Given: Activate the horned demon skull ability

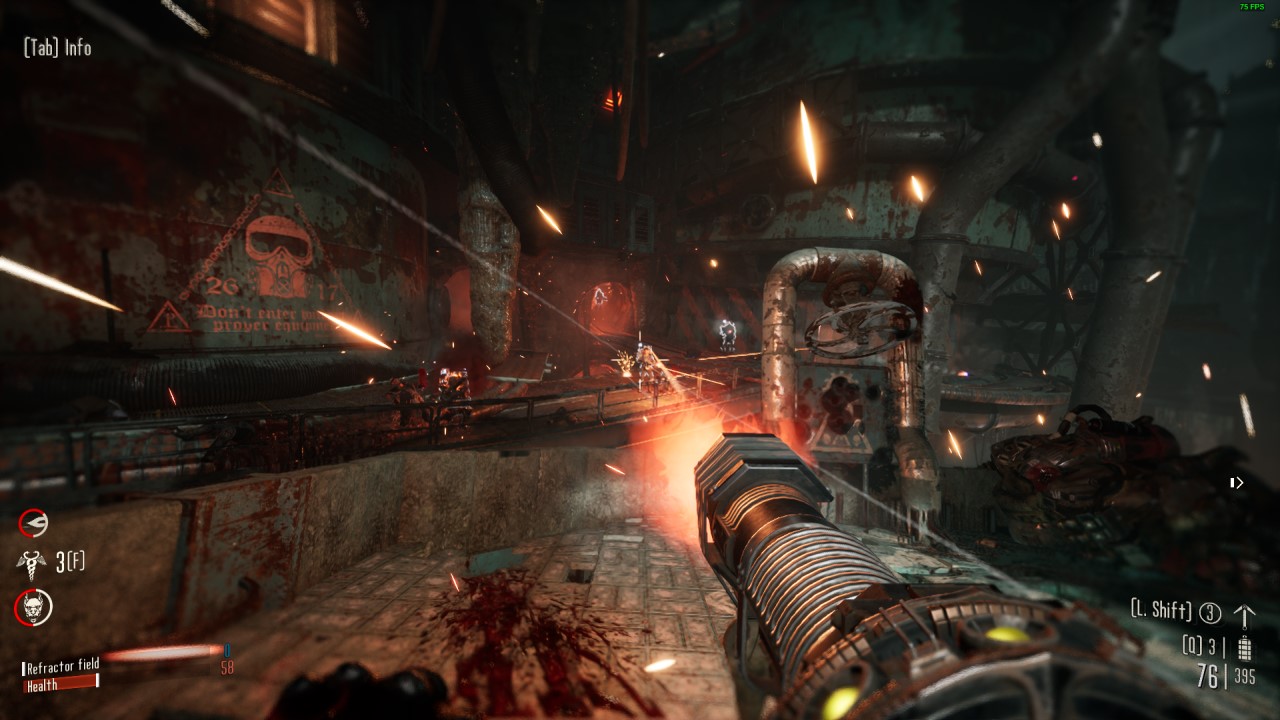Looking at the screenshot, I should pyautogui.click(x=33, y=606).
